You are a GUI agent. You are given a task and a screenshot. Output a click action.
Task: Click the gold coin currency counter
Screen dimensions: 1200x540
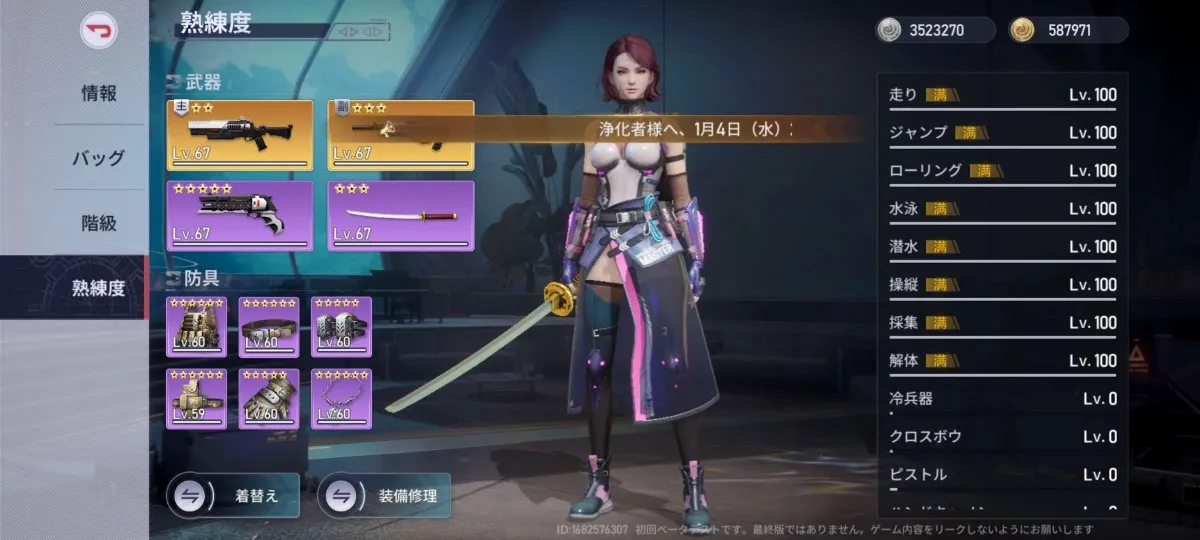click(1069, 30)
